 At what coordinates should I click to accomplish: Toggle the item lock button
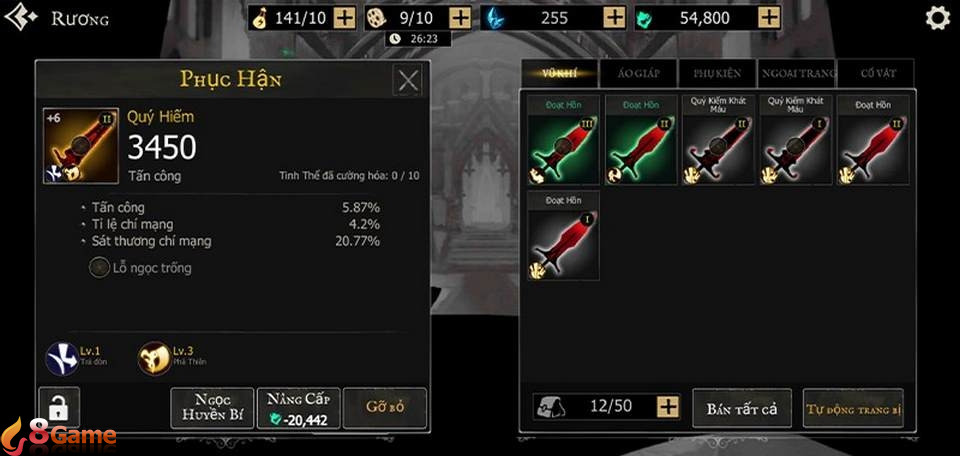[x=59, y=408]
